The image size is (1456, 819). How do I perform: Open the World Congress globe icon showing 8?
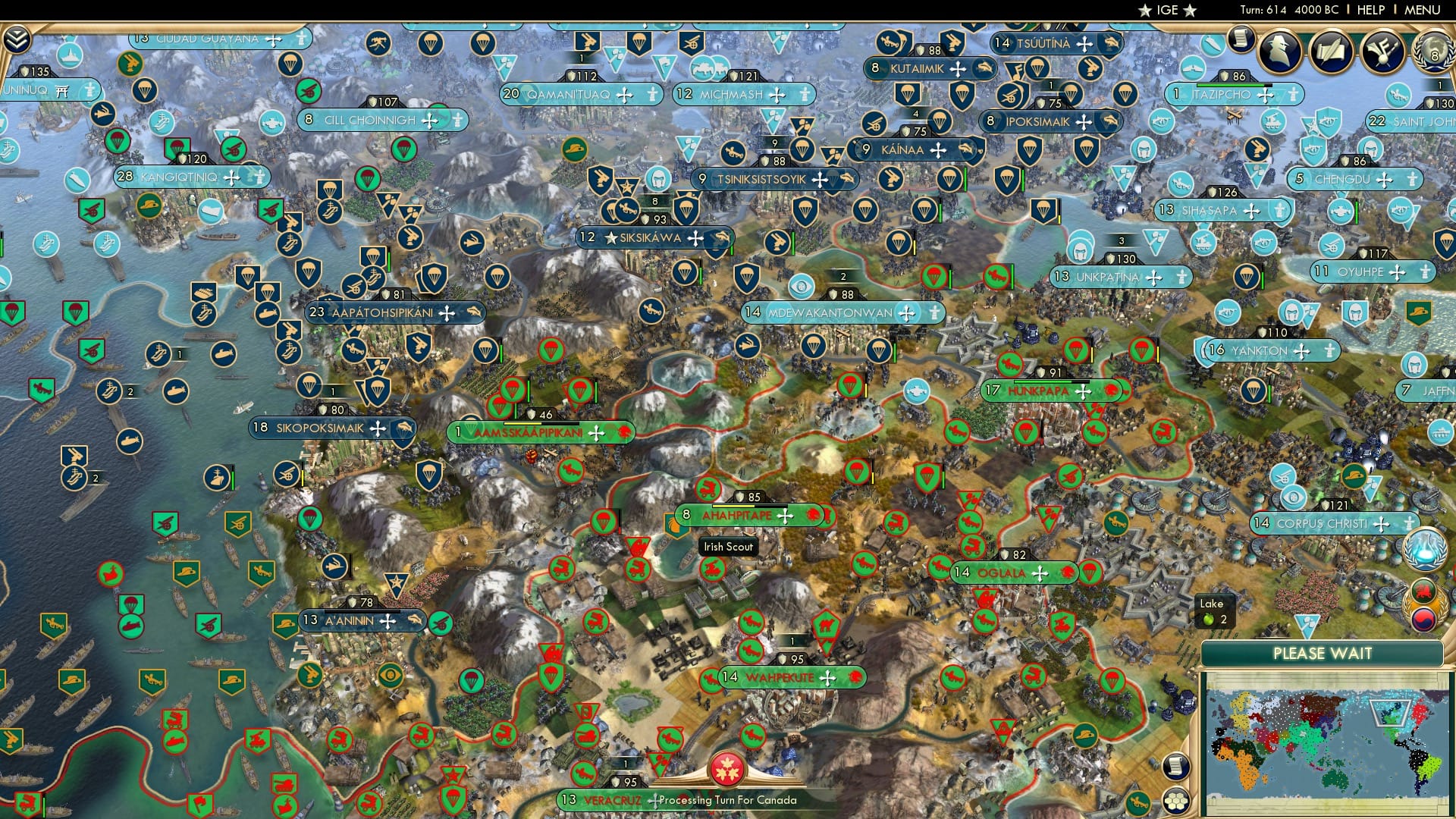click(1434, 53)
